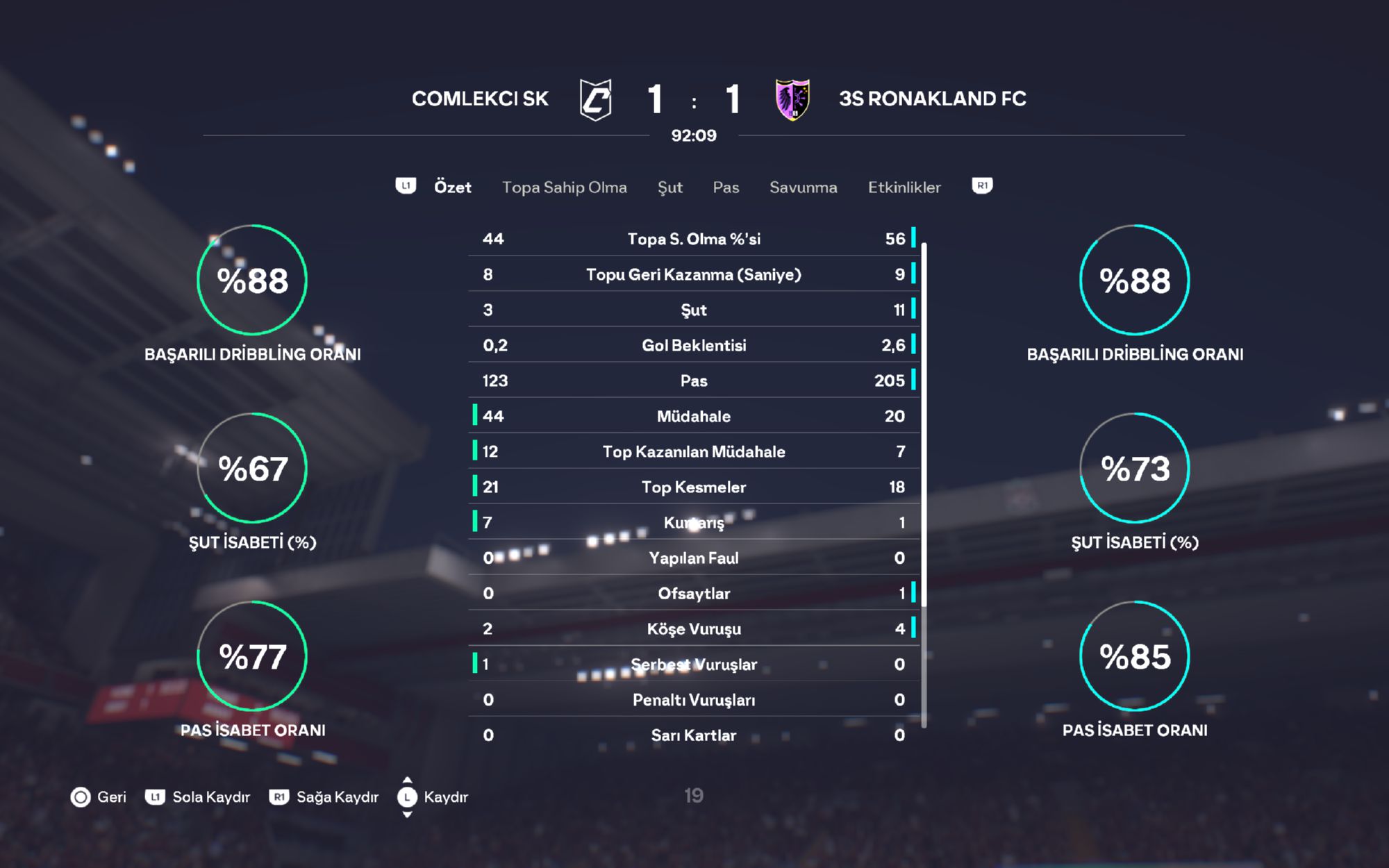Image resolution: width=1389 pixels, height=868 pixels.
Task: Go back with the Geri option
Action: coord(99,796)
